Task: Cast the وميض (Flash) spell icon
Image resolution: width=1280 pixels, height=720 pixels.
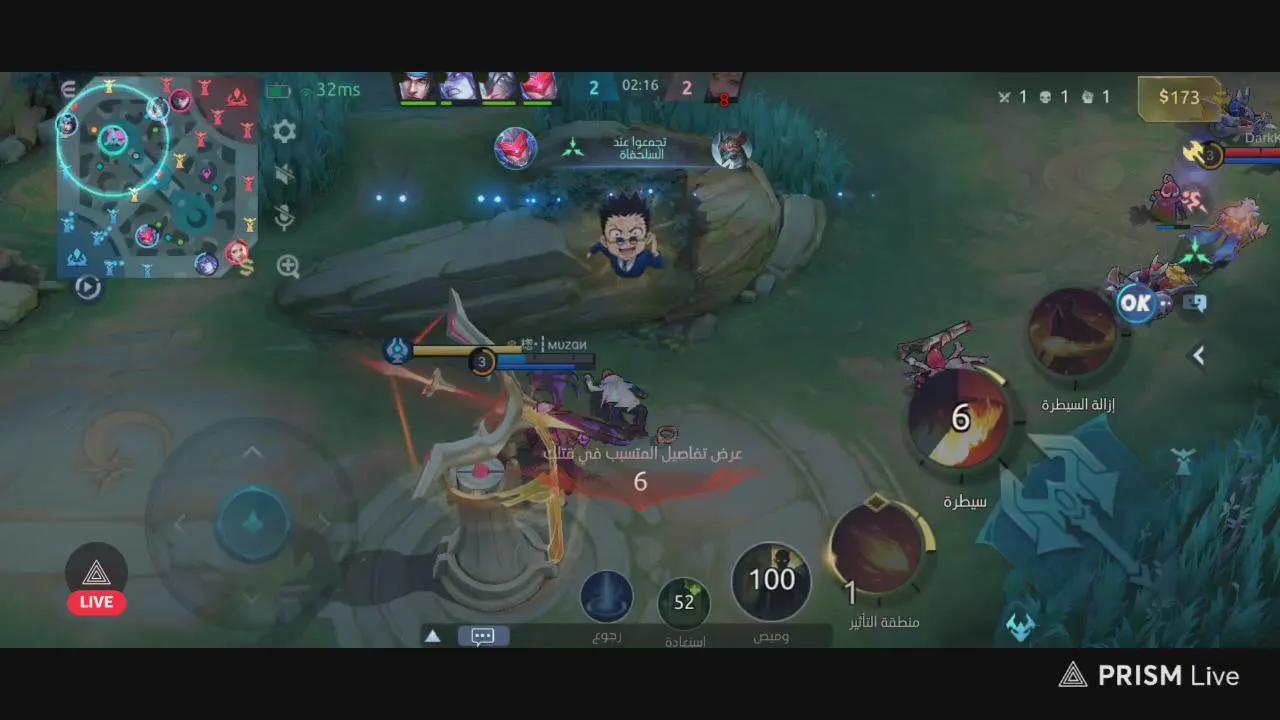Action: click(770, 580)
